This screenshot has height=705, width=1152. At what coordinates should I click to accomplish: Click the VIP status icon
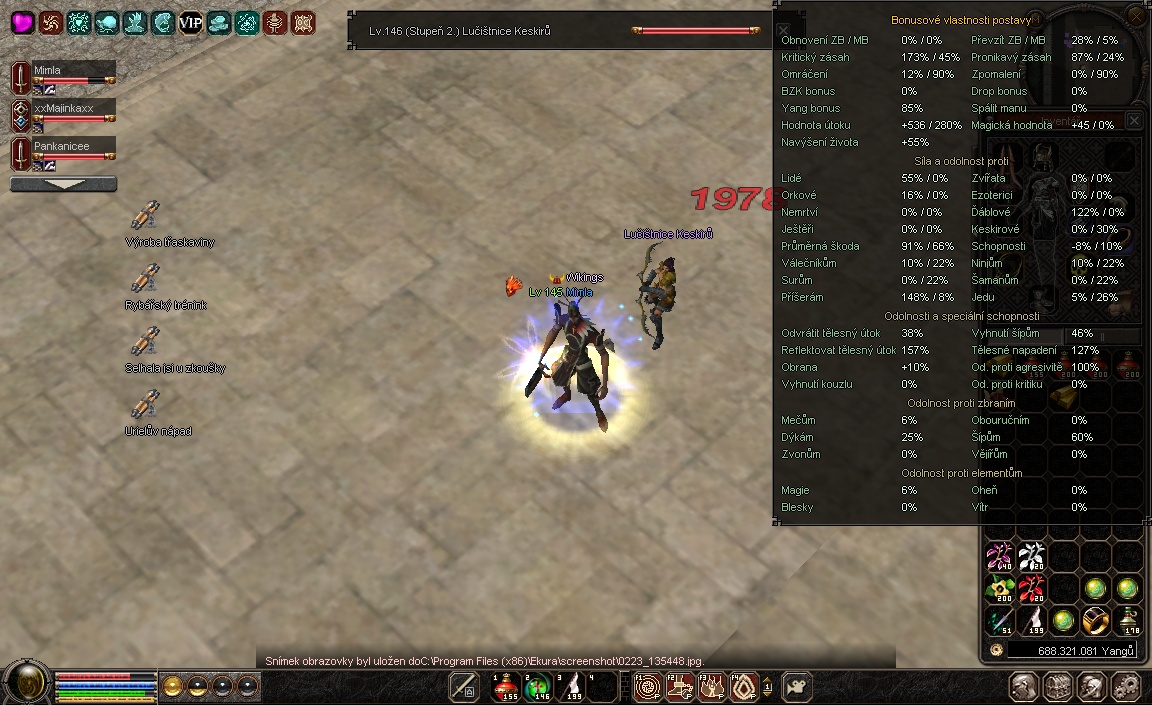tap(190, 23)
